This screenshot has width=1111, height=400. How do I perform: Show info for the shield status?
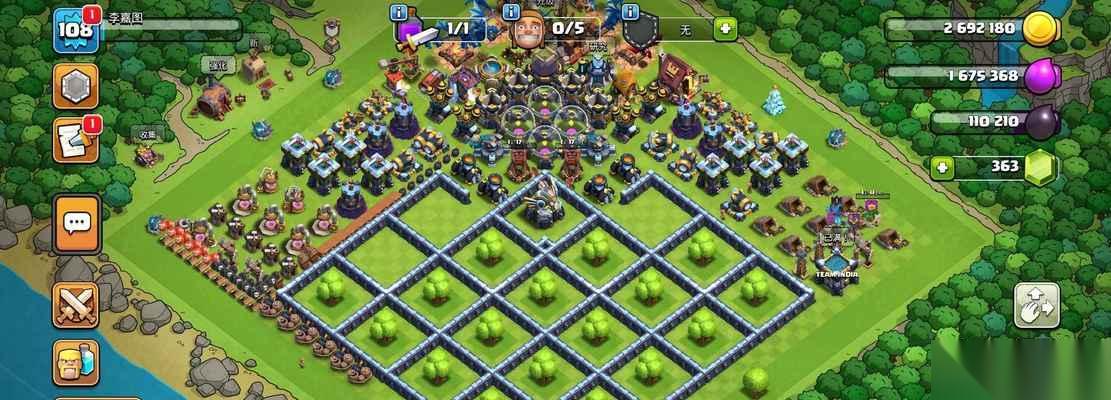point(630,12)
